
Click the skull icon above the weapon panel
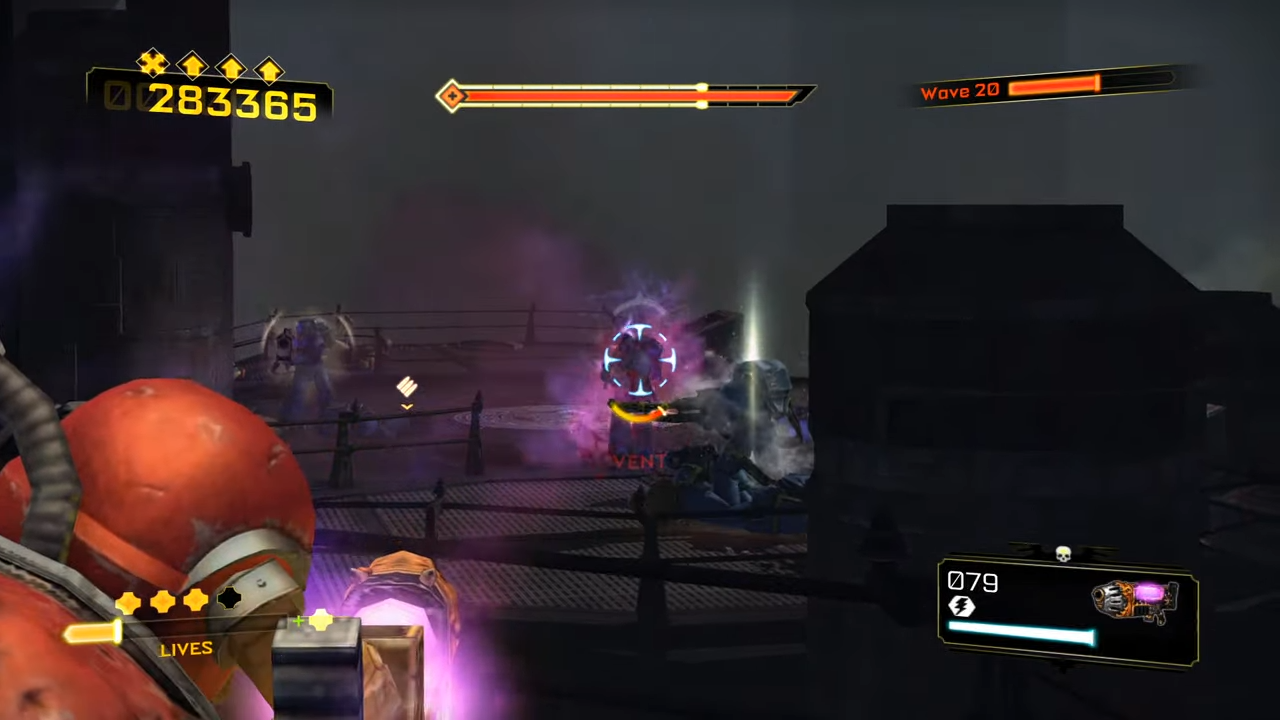1063,553
